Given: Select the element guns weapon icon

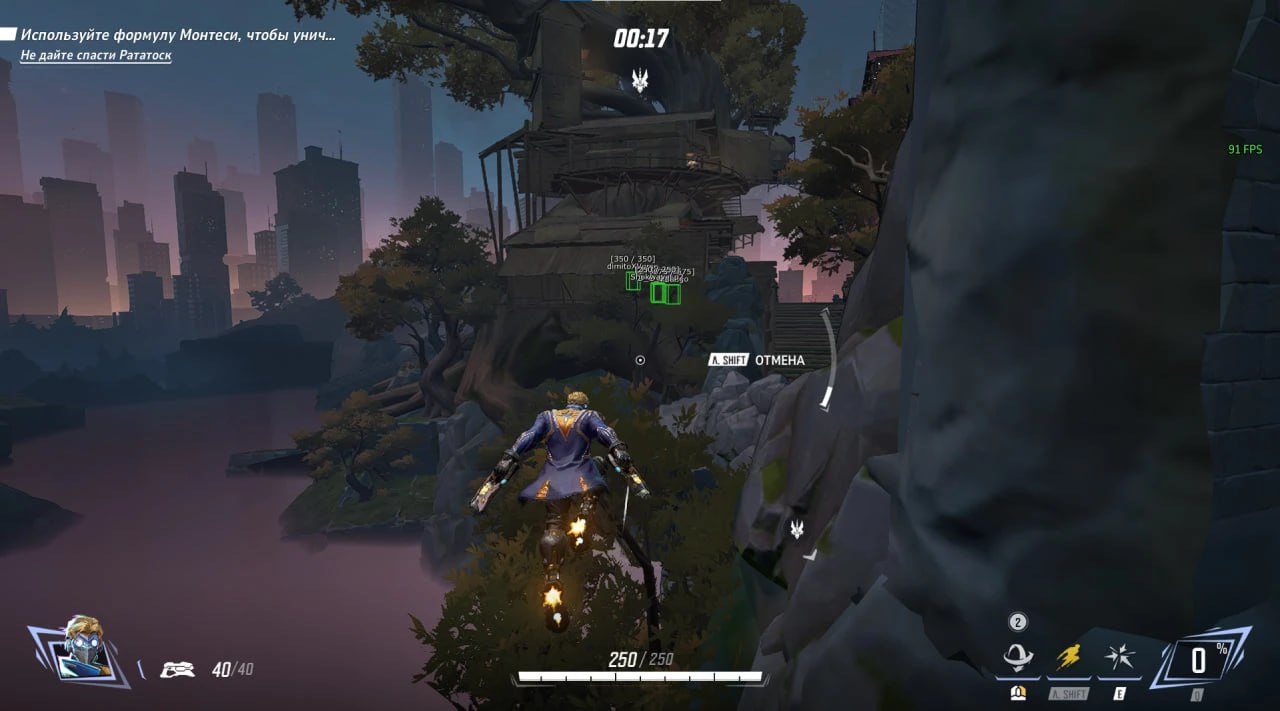Looking at the screenshot, I should pos(177,669).
